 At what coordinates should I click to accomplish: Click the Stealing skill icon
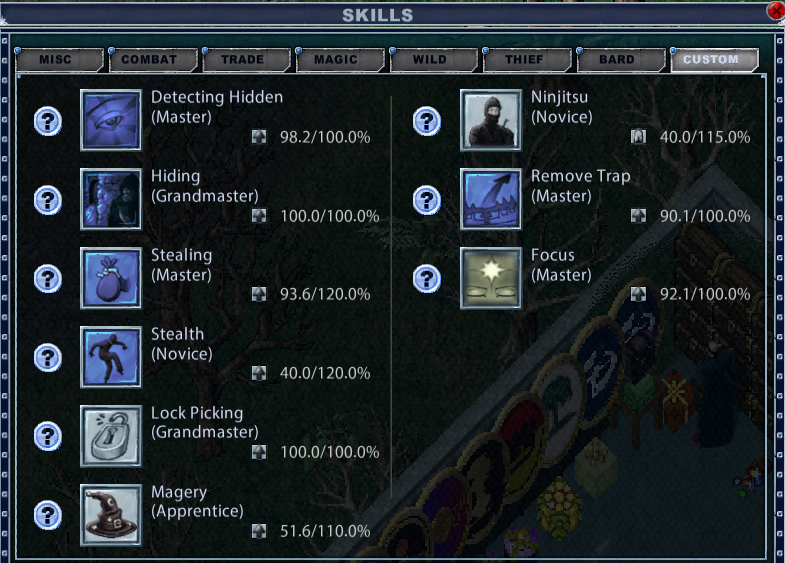pyautogui.click(x=111, y=278)
